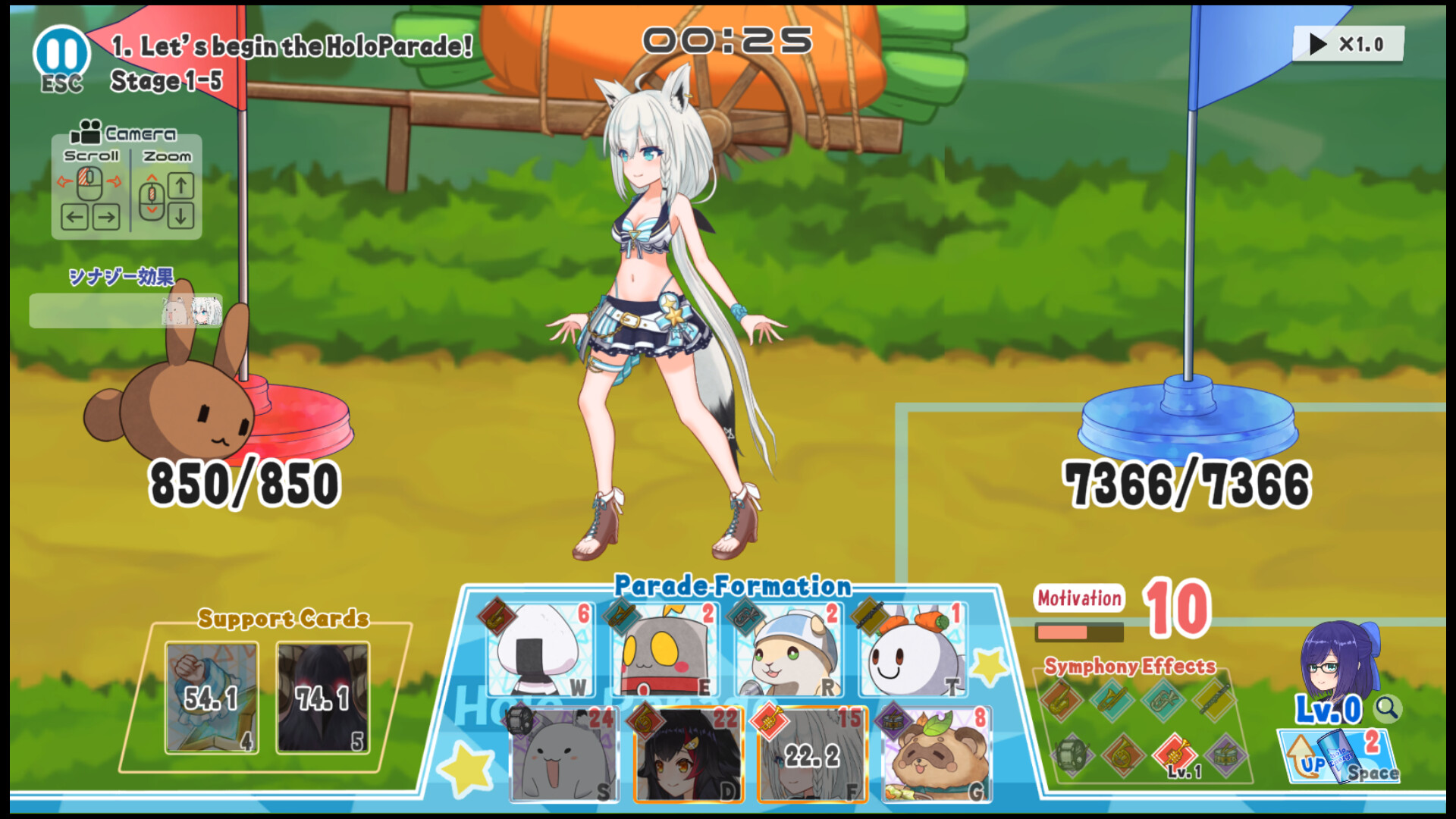
Task: Select the trombone Symphony Effects icon
Action: click(1111, 699)
